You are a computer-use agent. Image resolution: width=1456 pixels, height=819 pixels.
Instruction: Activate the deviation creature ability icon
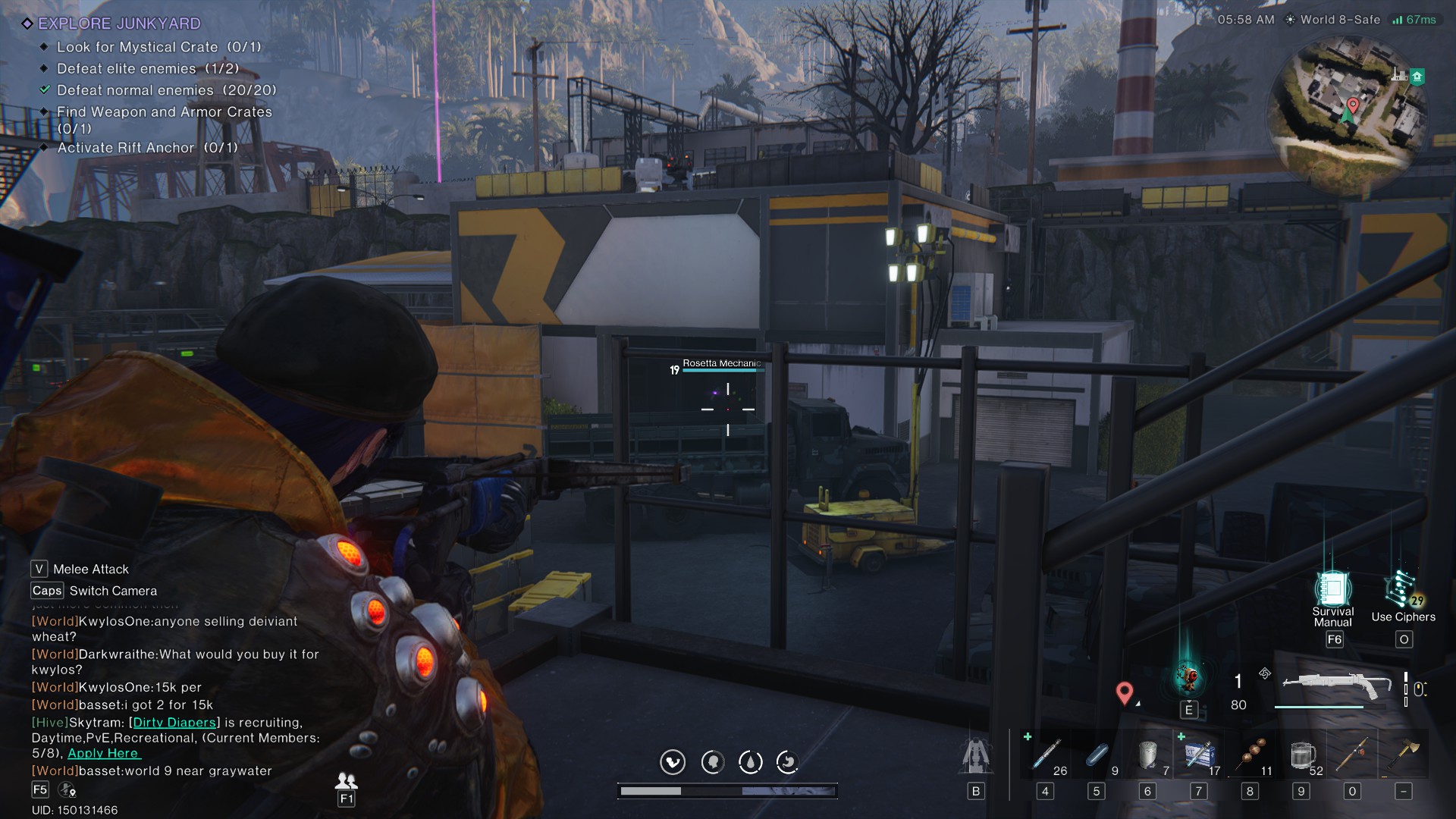1188,676
